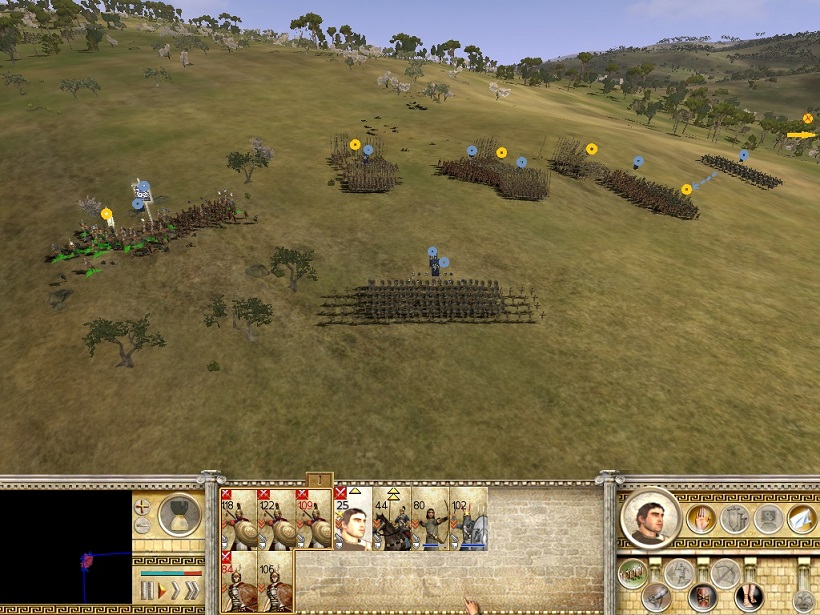Image resolution: width=820 pixels, height=615 pixels.
Task: Select the general's unit card with 25 men
Action: coord(354,518)
